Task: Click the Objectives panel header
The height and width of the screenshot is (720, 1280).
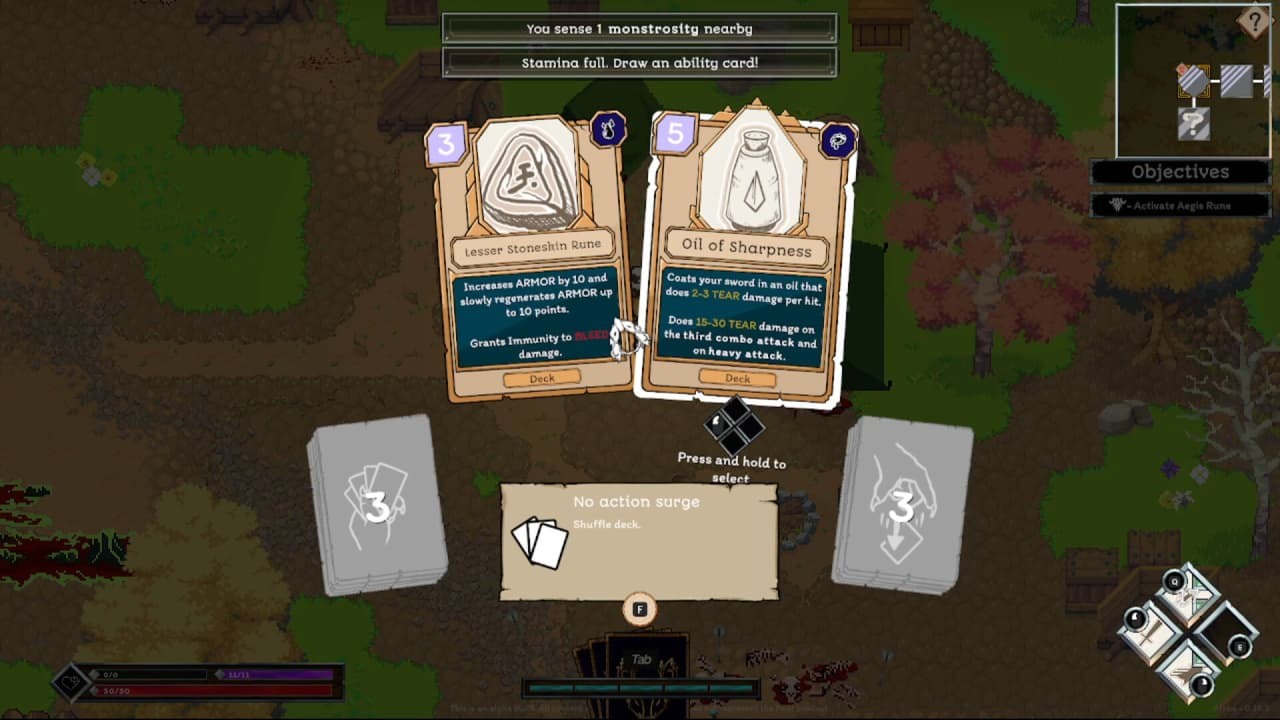Action: pos(1179,171)
